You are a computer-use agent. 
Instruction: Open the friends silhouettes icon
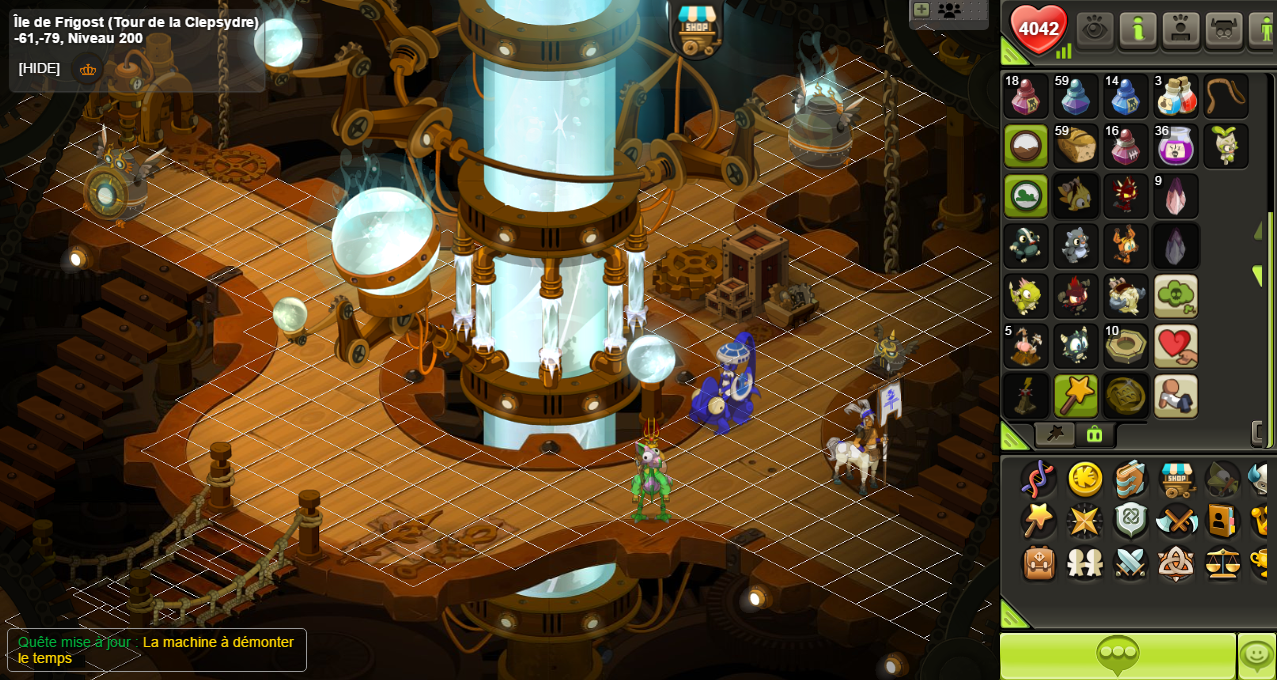point(1085,563)
